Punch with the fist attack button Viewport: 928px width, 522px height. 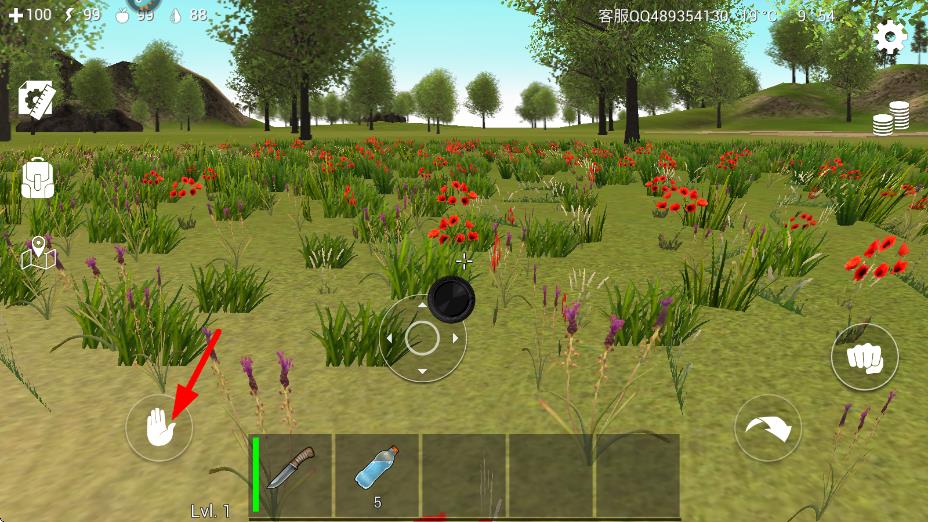865,357
